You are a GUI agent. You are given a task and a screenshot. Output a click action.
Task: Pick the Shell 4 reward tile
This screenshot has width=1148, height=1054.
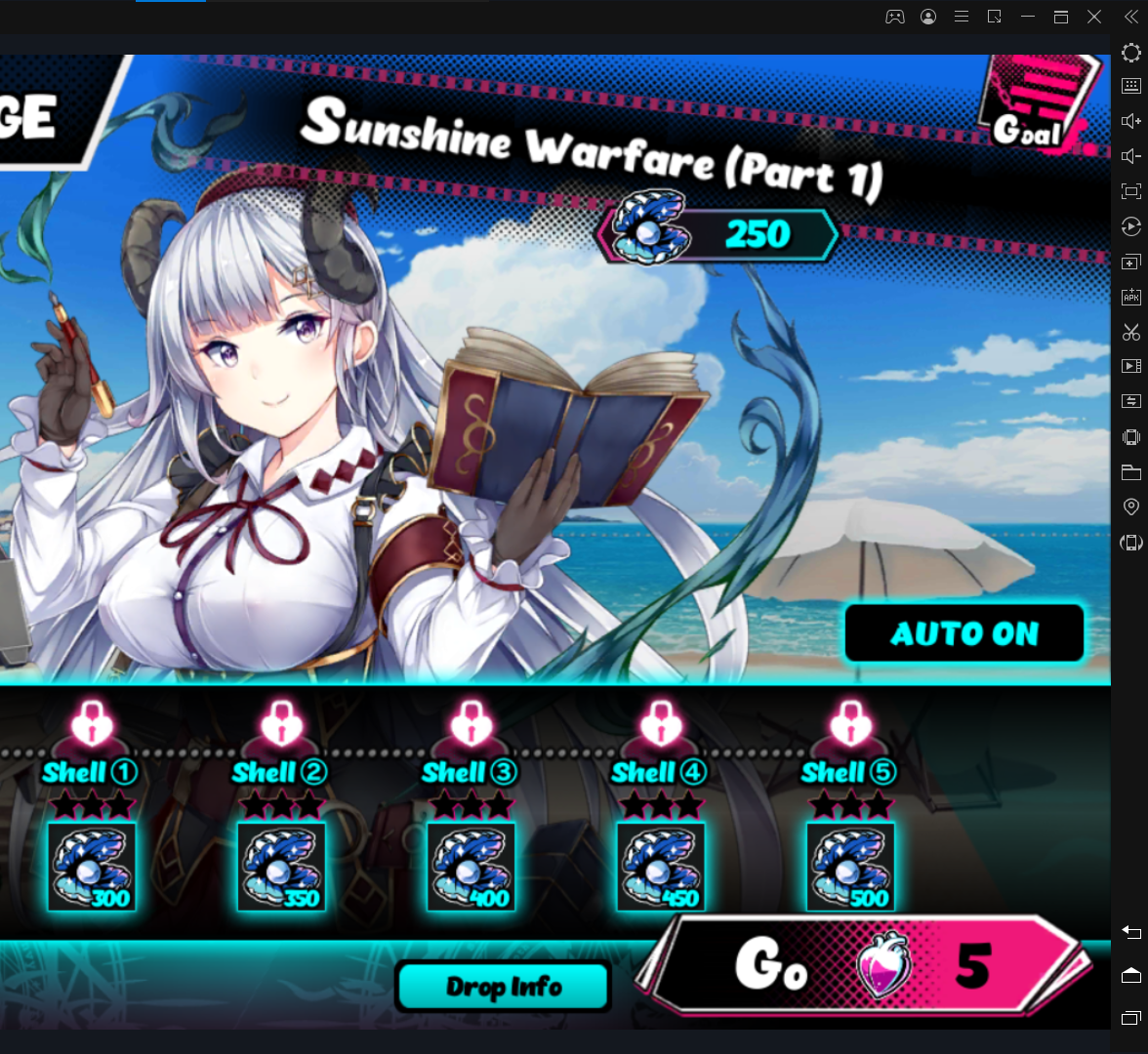[661, 867]
